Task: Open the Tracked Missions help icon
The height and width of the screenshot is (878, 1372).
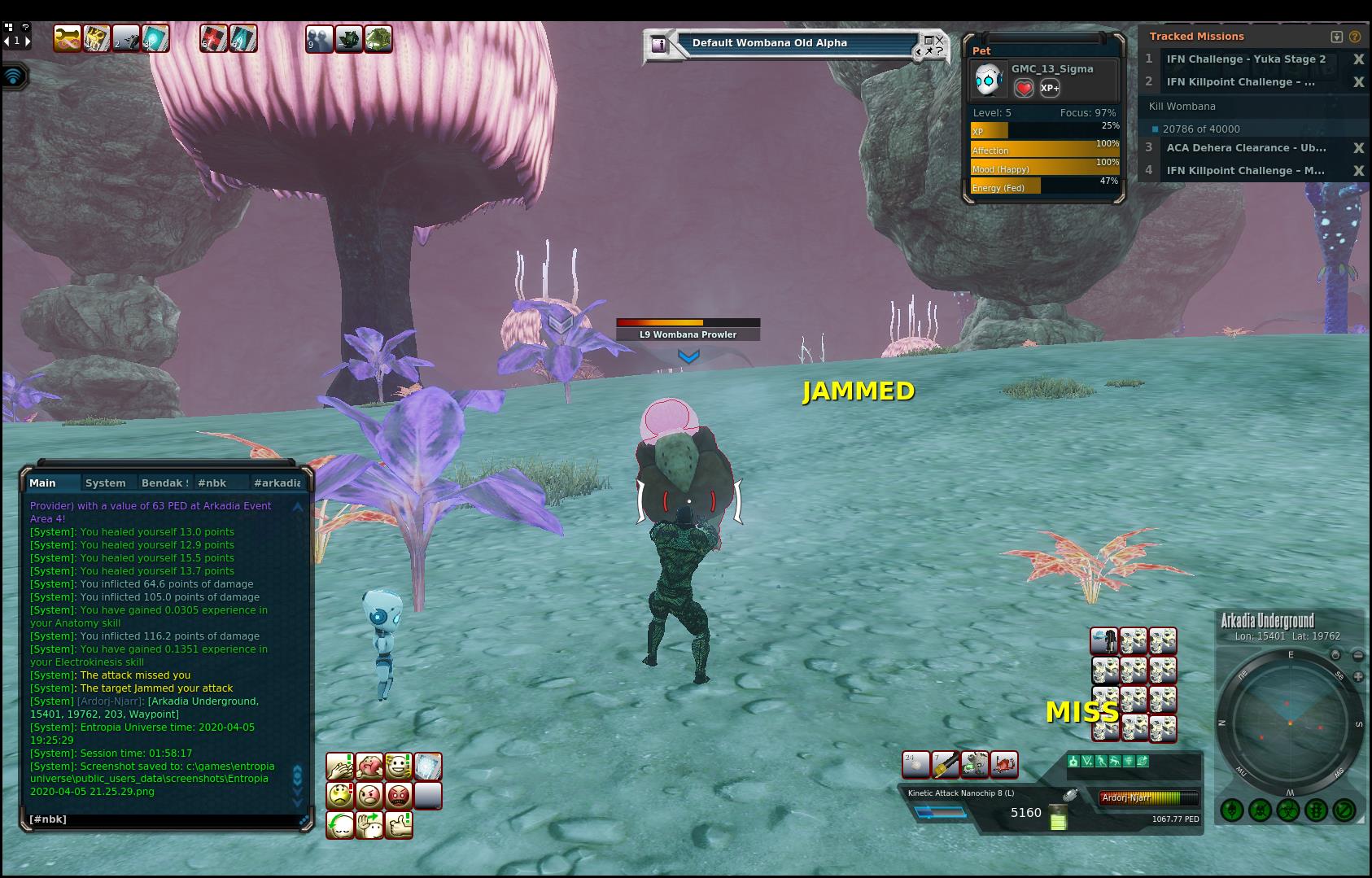Action: [1355, 37]
